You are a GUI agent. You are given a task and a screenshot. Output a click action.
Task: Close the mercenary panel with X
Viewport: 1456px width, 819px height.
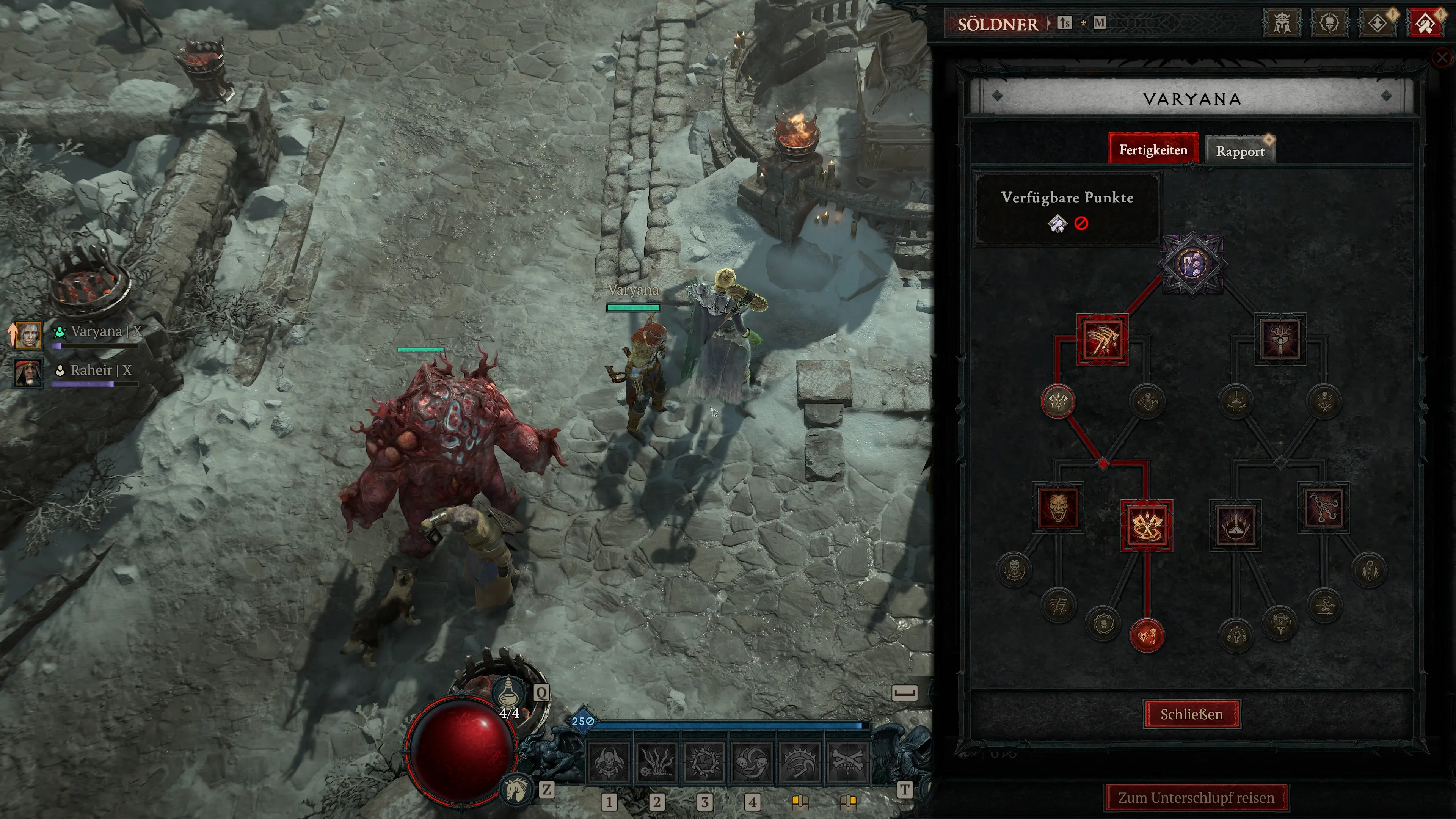tap(1442, 57)
